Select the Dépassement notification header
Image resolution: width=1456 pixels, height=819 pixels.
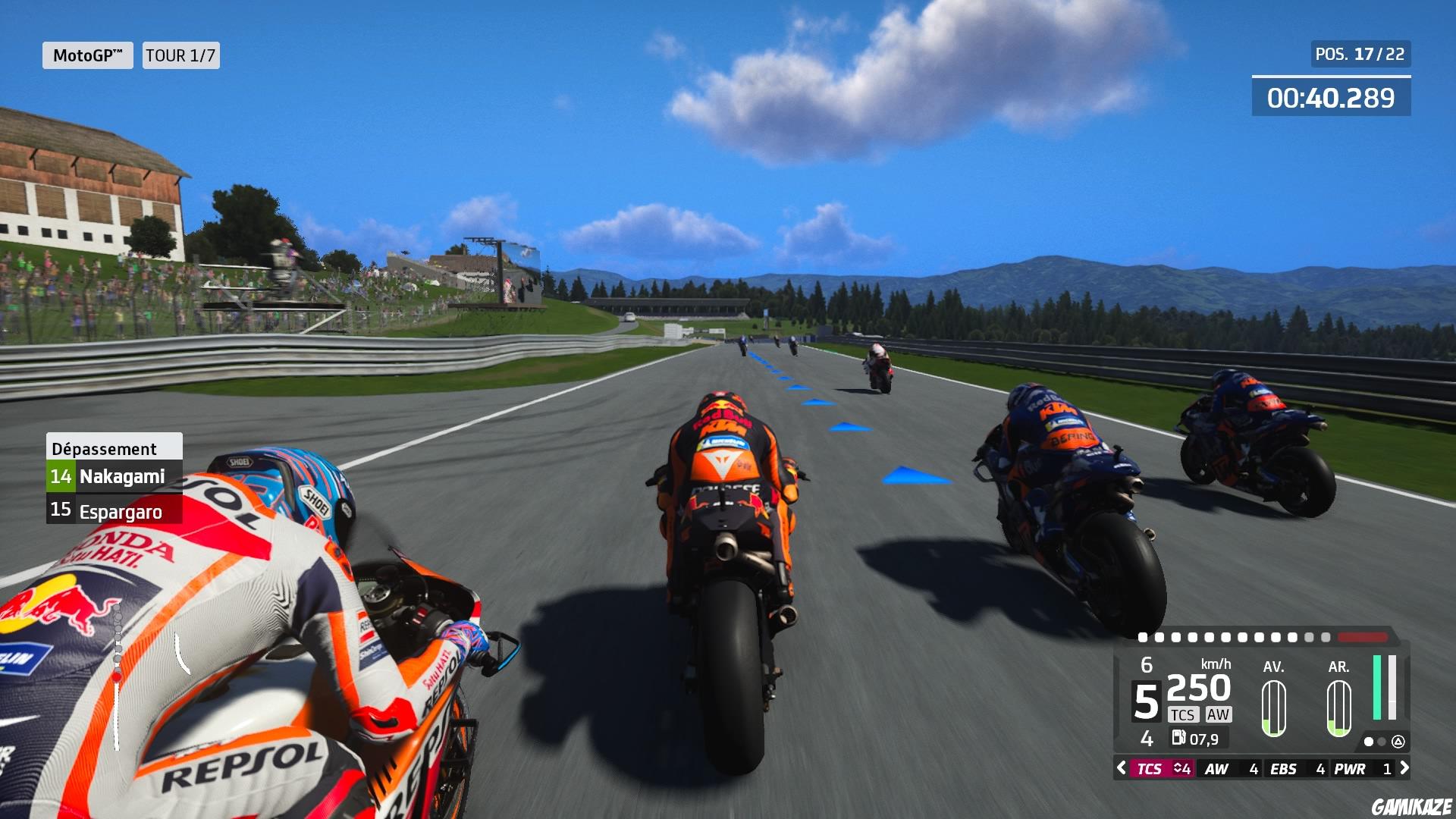point(104,448)
